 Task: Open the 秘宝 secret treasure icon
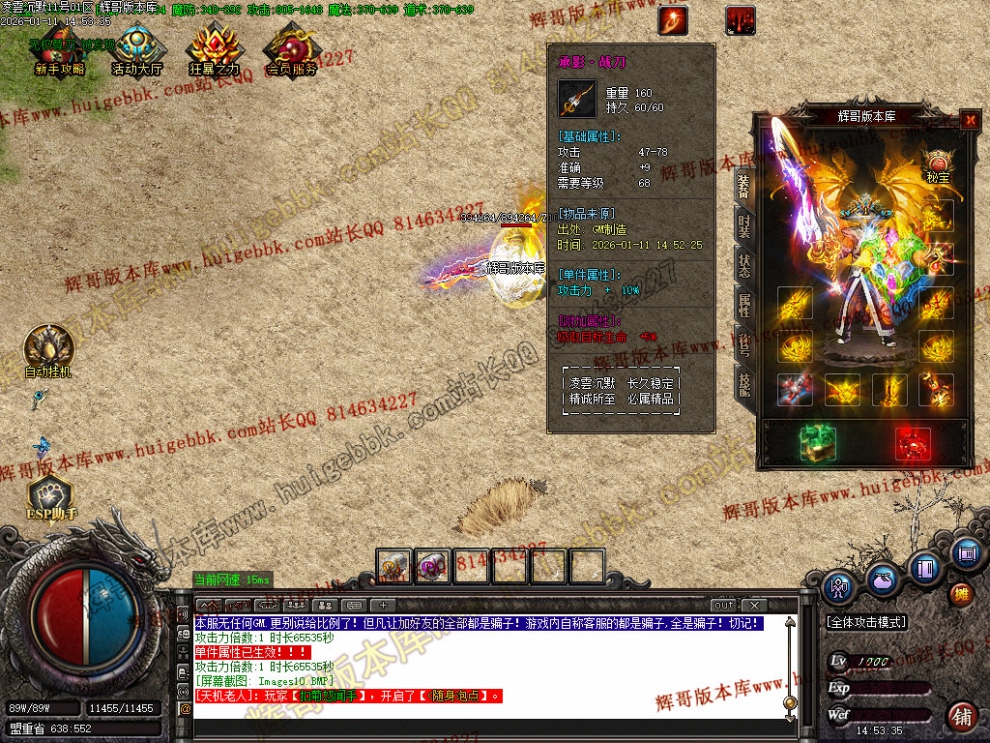(937, 165)
